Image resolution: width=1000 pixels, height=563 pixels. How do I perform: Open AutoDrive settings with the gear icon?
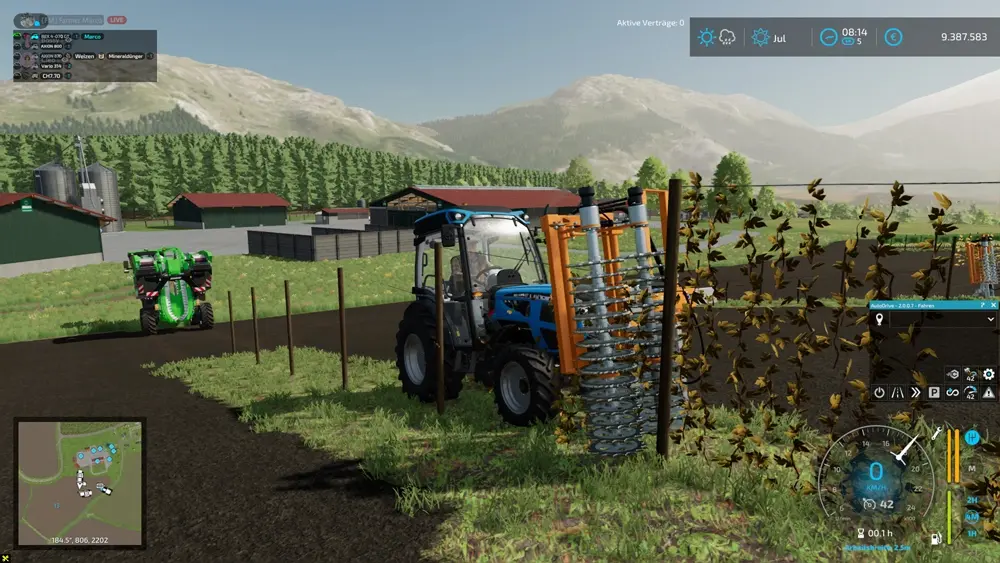[988, 374]
